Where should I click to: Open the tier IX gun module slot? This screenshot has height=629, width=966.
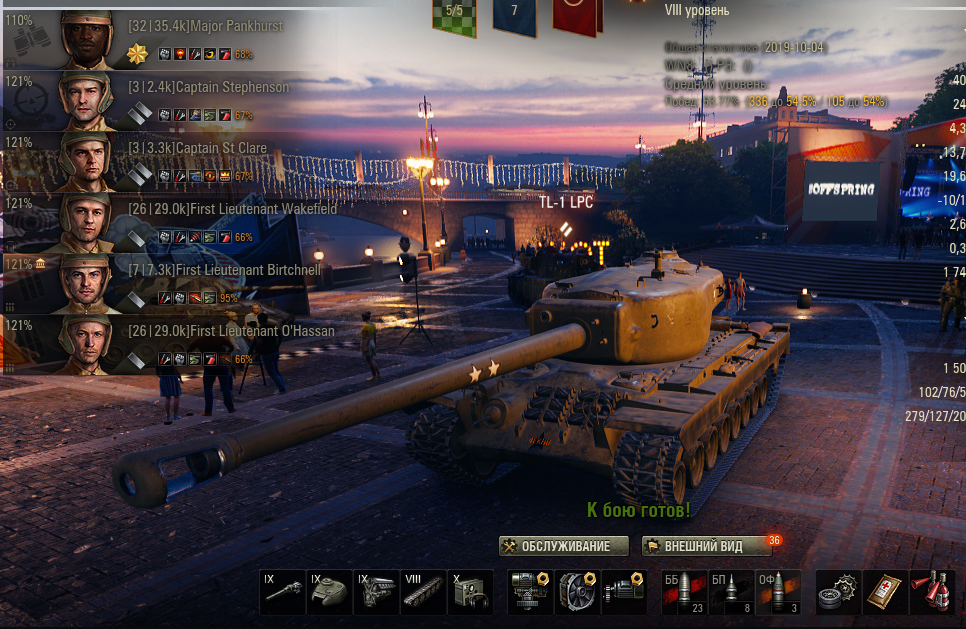tap(282, 592)
